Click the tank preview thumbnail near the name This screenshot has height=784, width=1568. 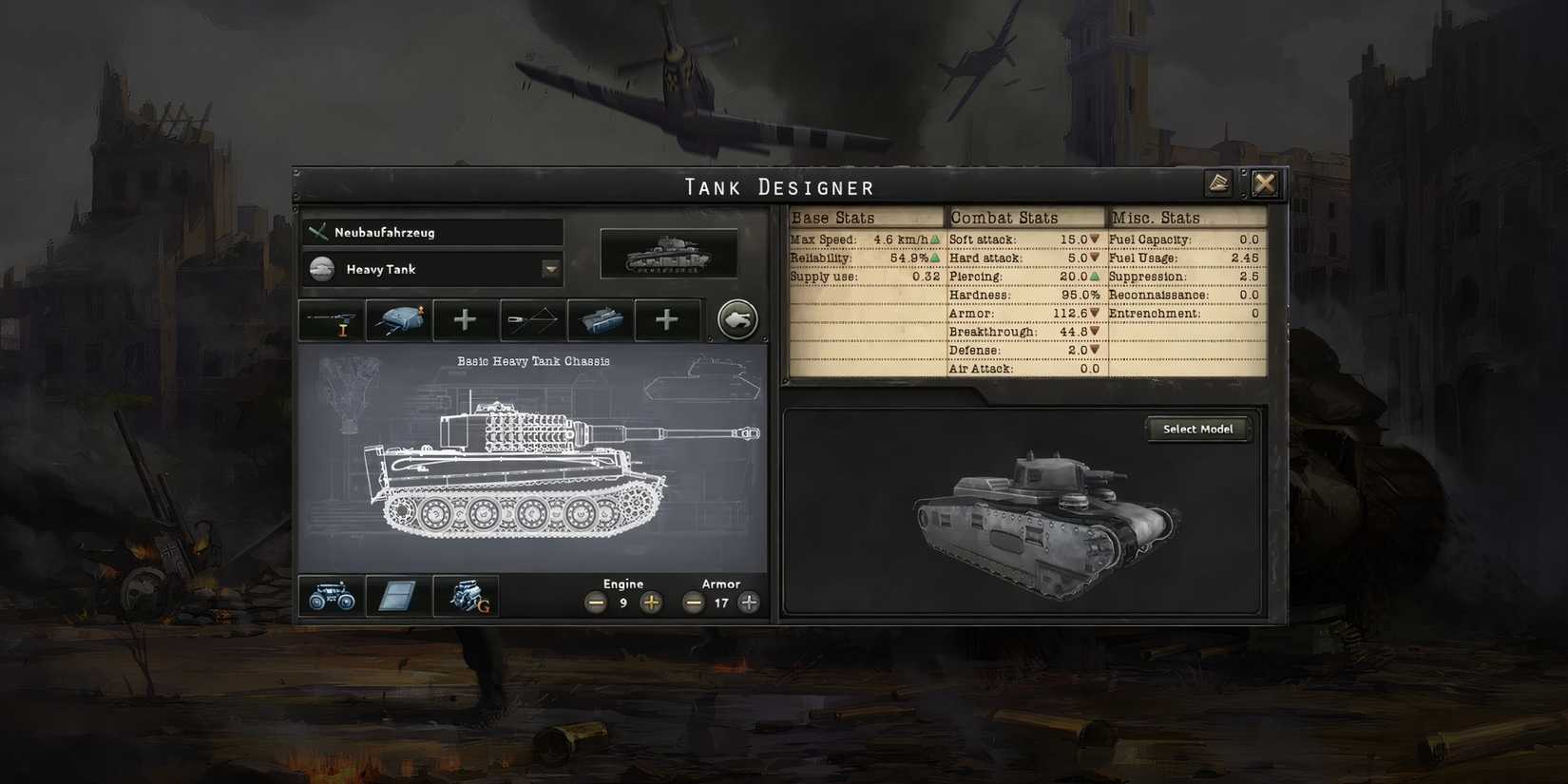coord(669,252)
